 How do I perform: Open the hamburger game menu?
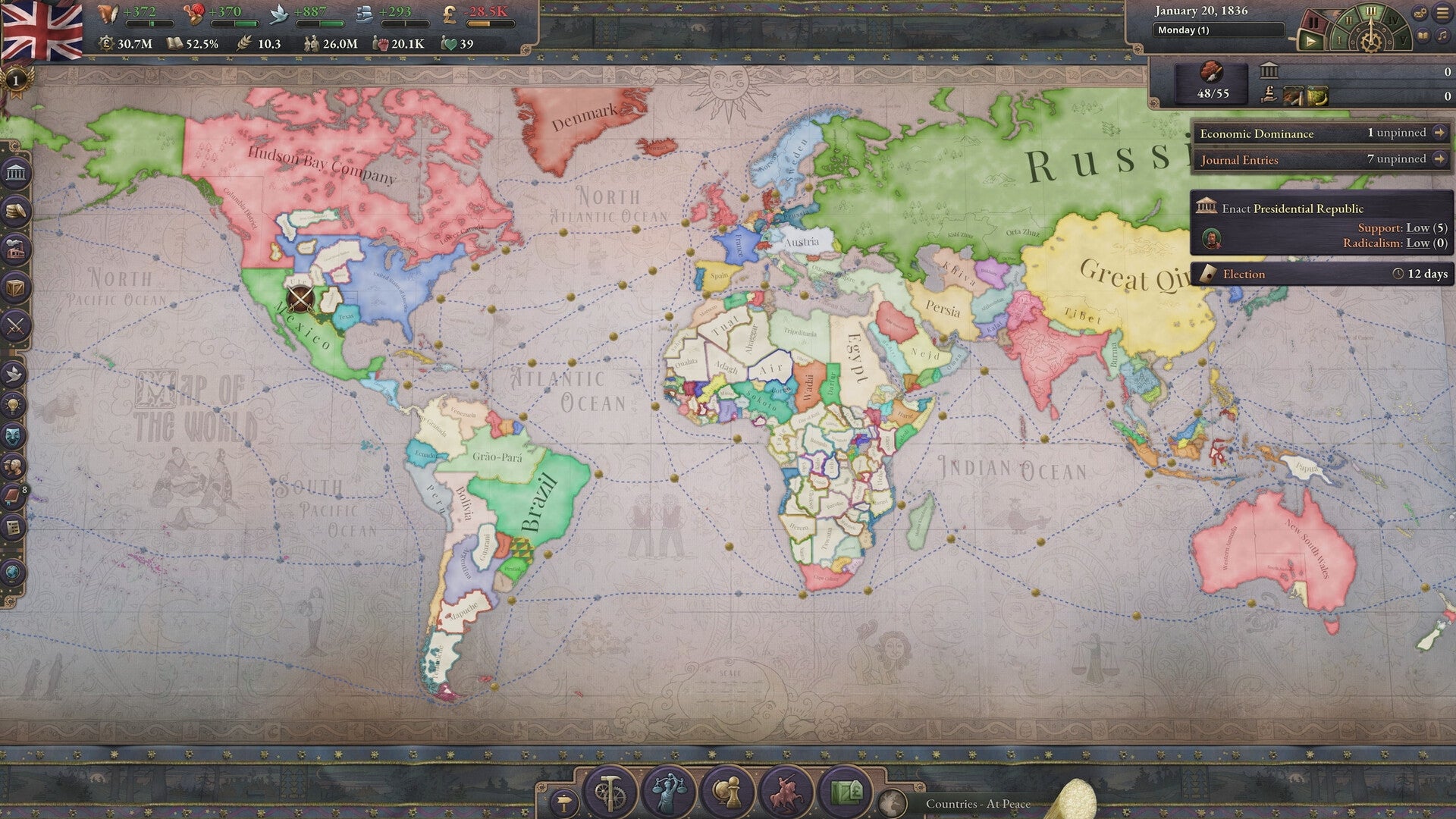point(1441,13)
